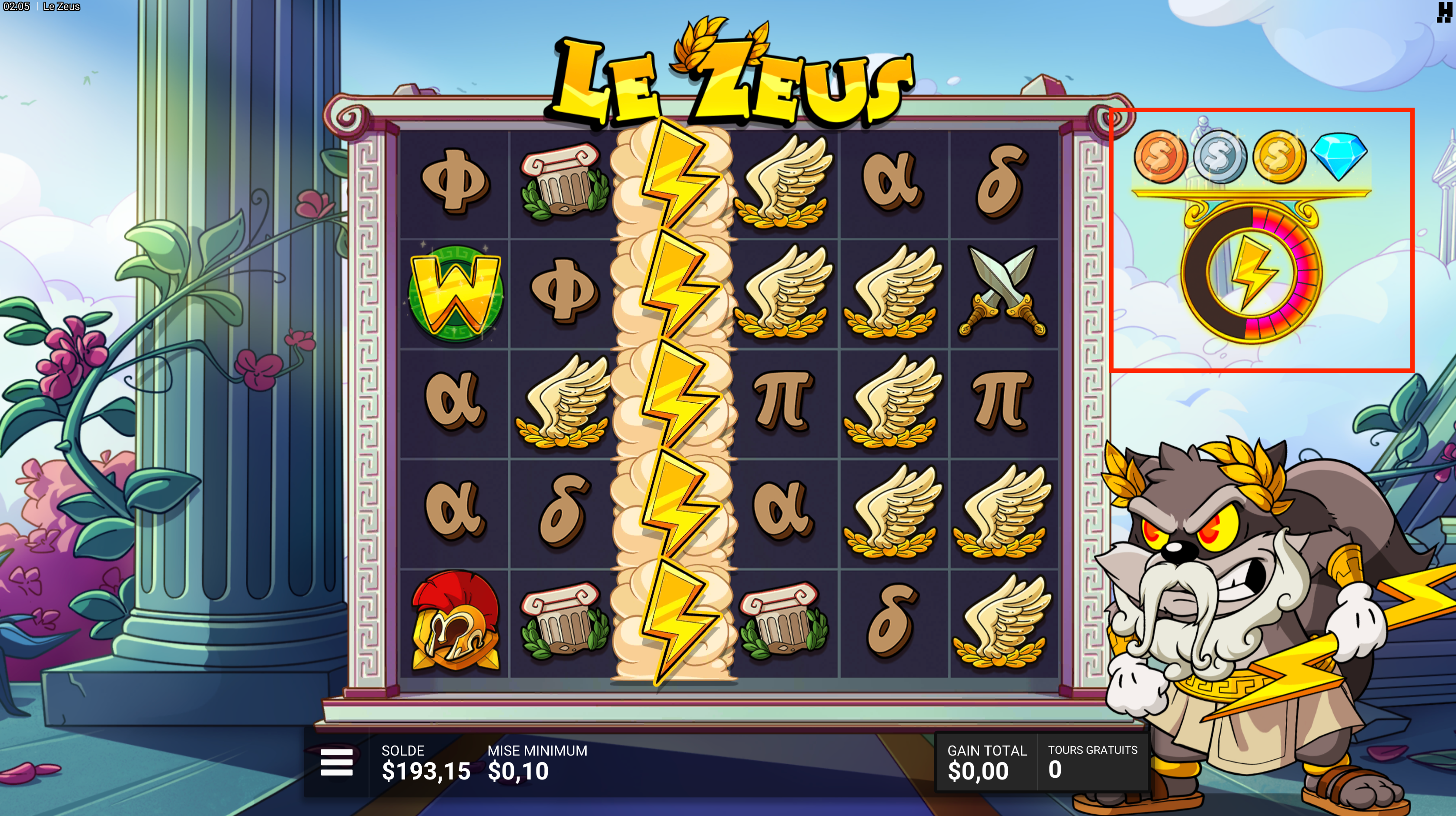The image size is (1456, 816).
Task: Click the Hacksaw logo in the corner
Action: [1443, 11]
